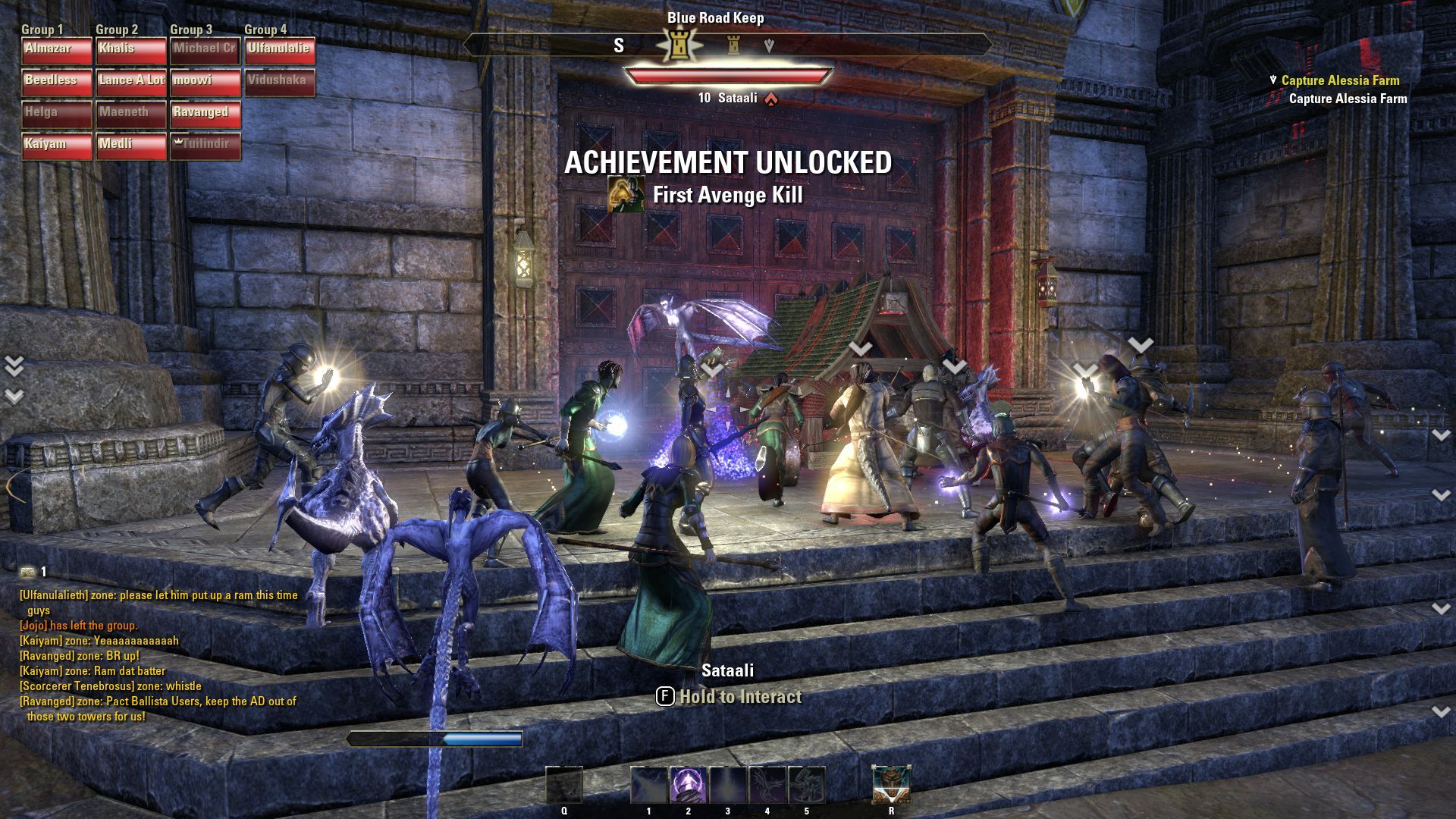Screen dimensions: 1456x819
Task: Click the quickslot item bound to Q
Action: pyautogui.click(x=564, y=785)
